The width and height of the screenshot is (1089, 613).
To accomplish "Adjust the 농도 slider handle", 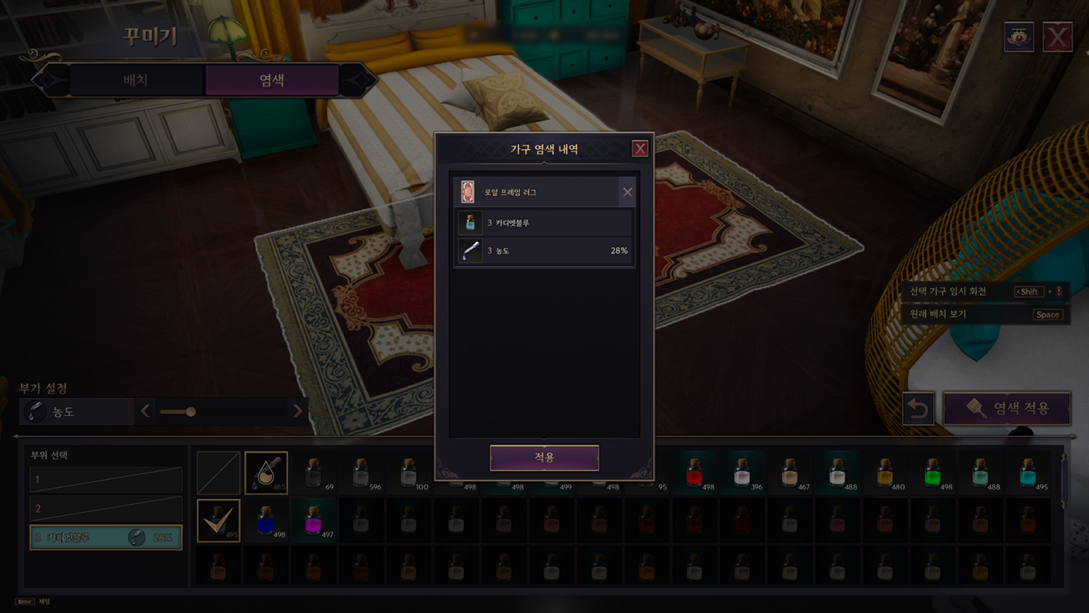I will point(190,411).
